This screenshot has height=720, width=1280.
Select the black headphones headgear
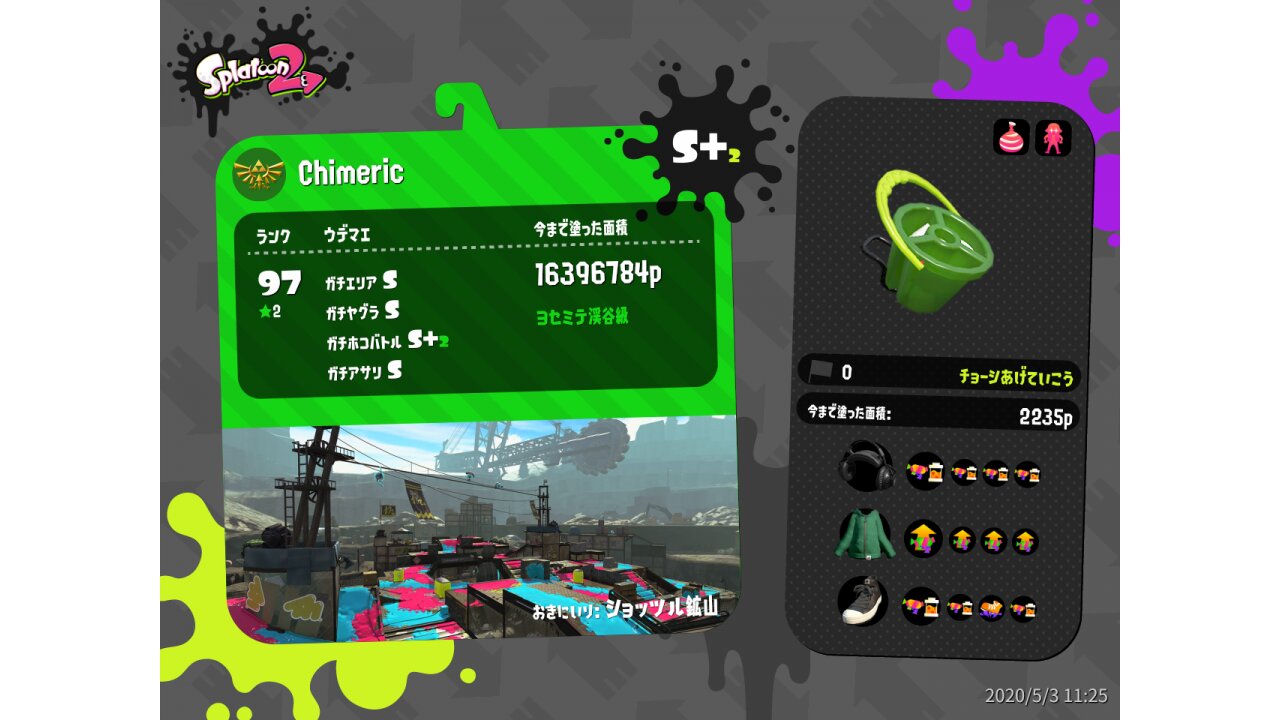[864, 467]
